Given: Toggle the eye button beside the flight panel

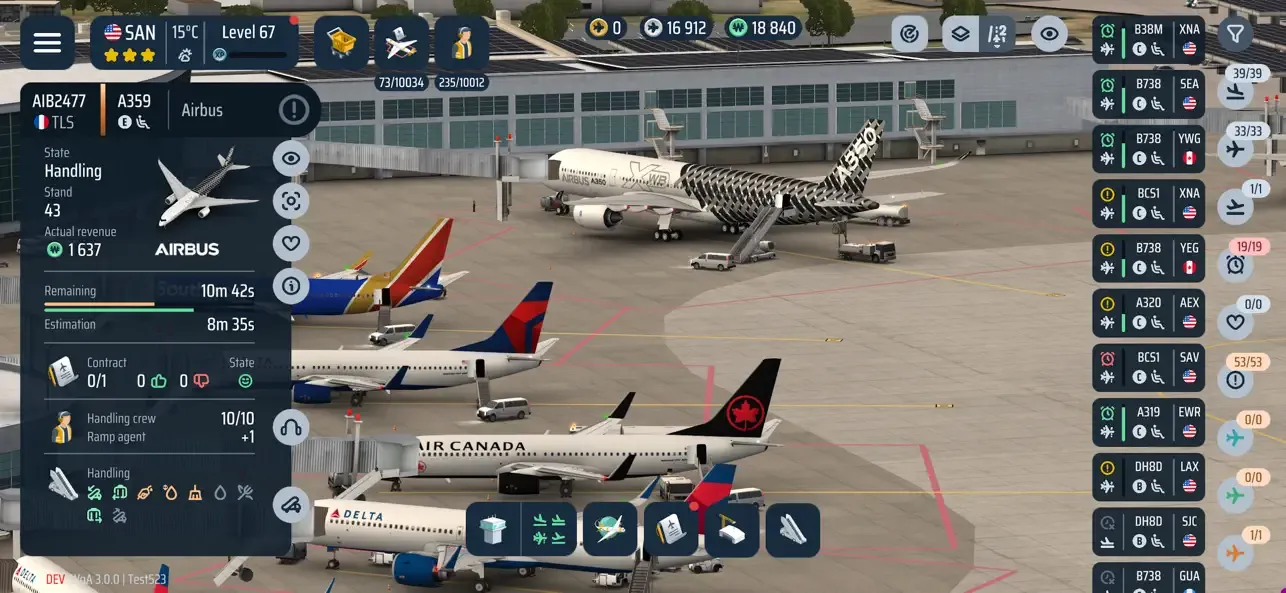Looking at the screenshot, I should (x=291, y=158).
